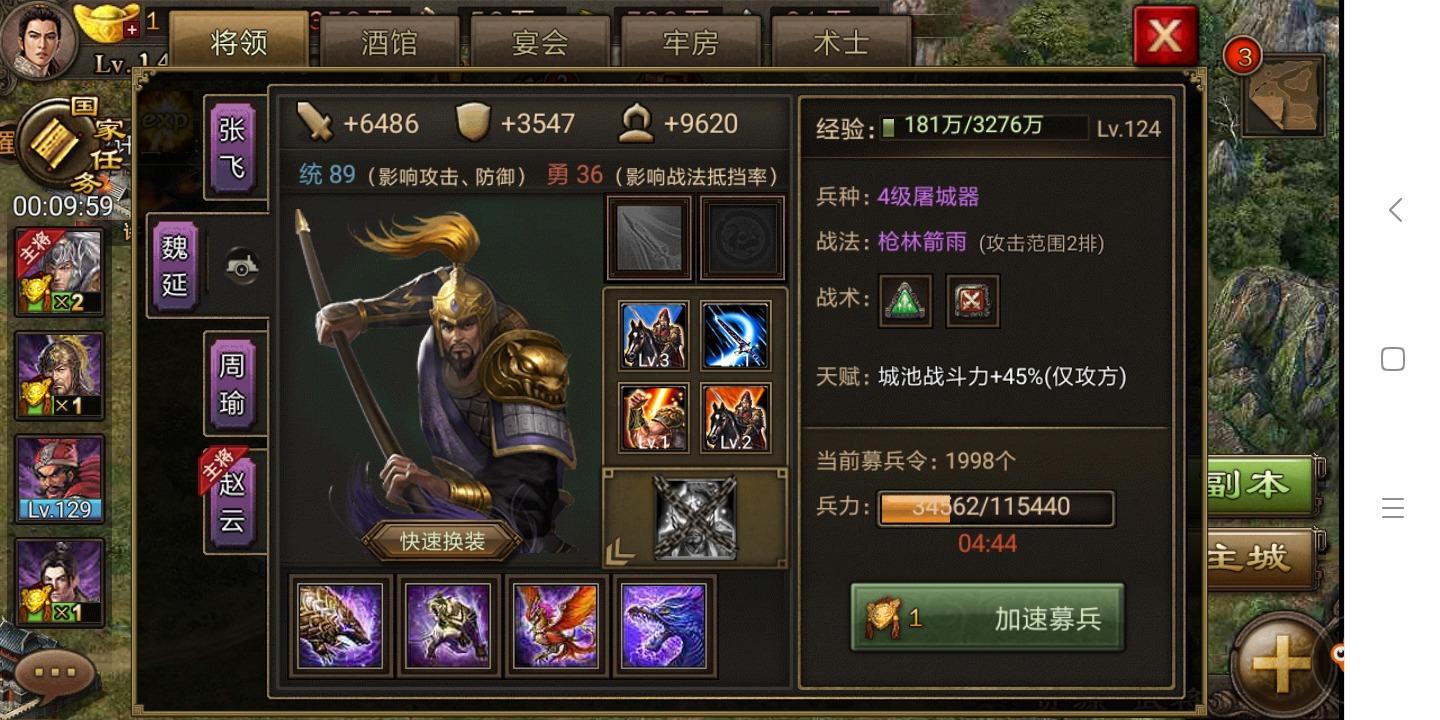Switch to the 酒馆 tab

coord(388,42)
